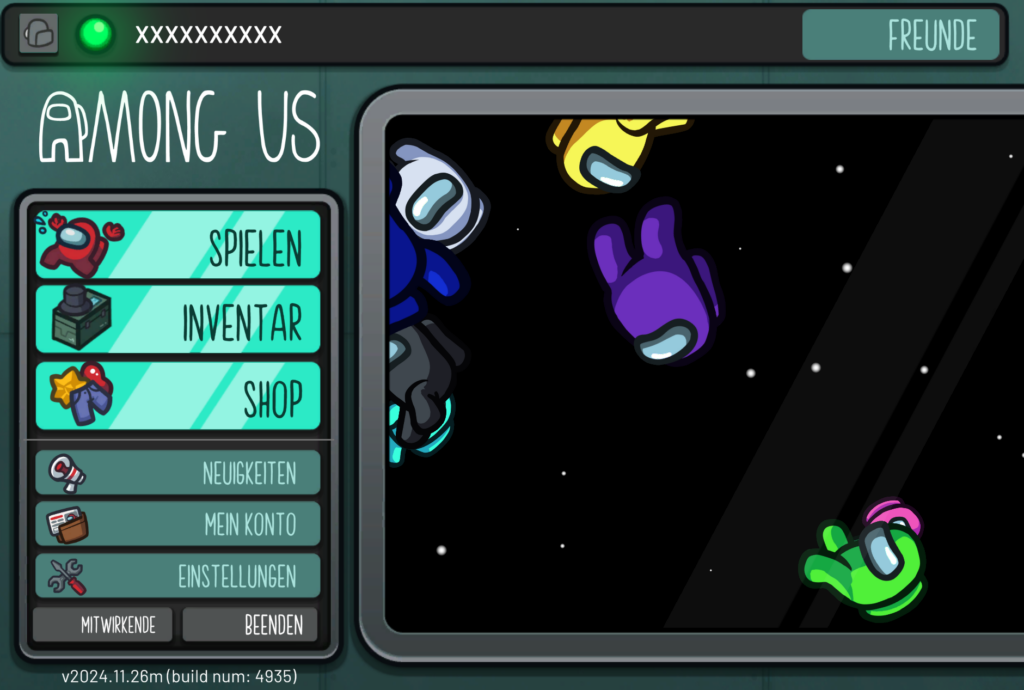
Task: Open Mein Konto
Action: point(178,524)
